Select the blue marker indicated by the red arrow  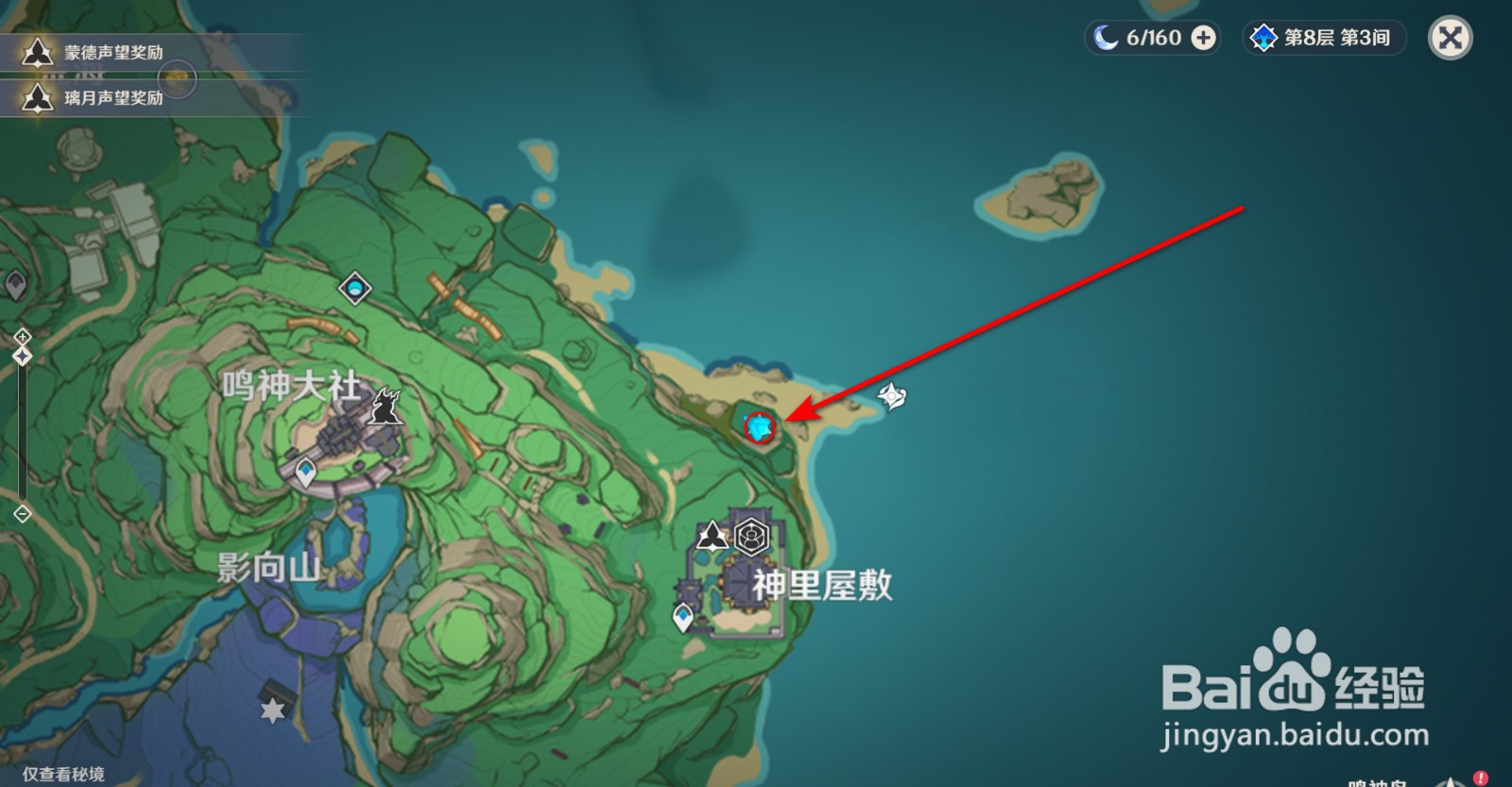(759, 427)
